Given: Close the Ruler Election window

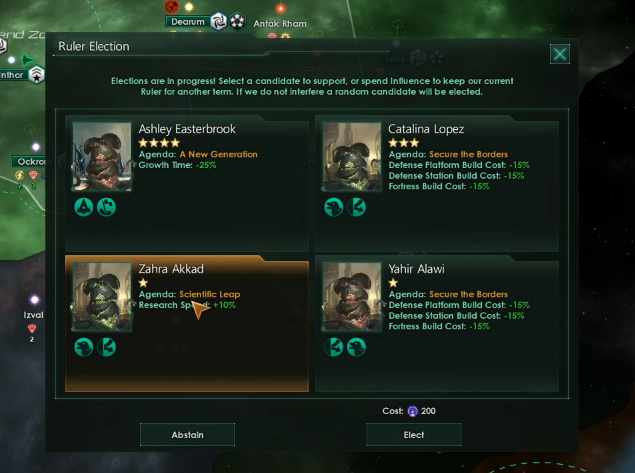Looking at the screenshot, I should point(560,54).
